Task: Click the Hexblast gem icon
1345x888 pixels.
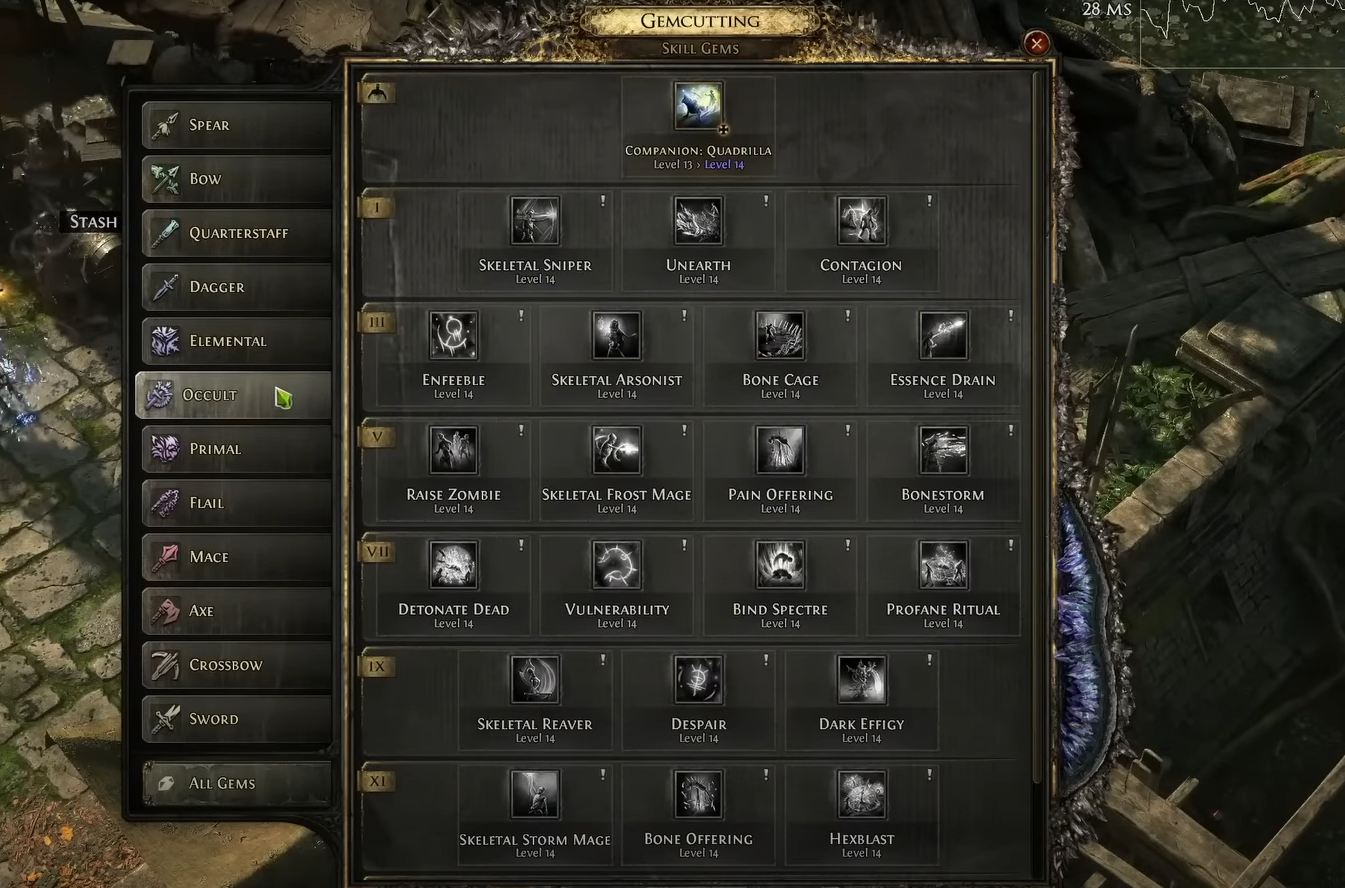Action: (x=861, y=793)
